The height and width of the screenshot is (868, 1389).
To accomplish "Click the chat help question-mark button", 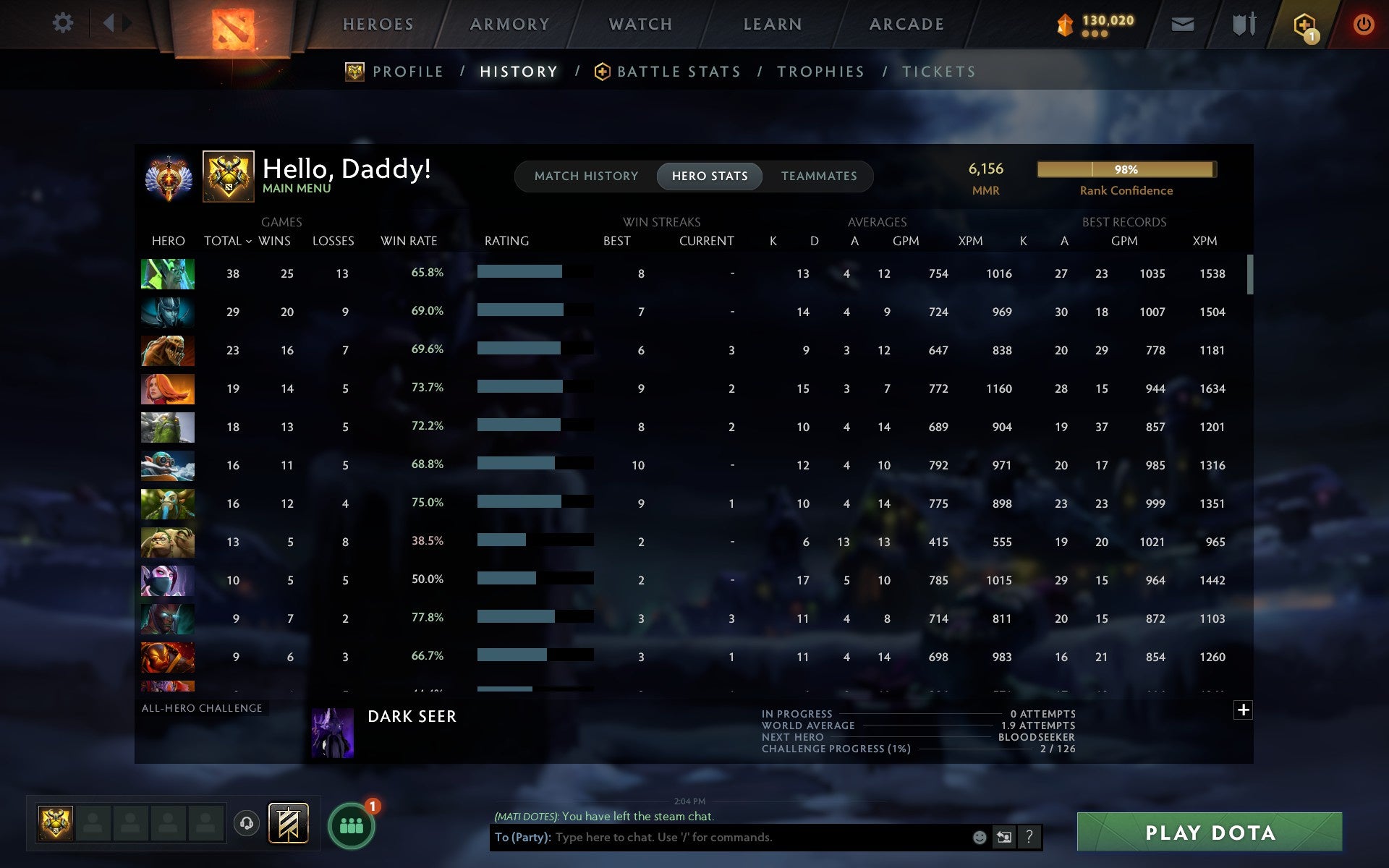I will point(1028,838).
